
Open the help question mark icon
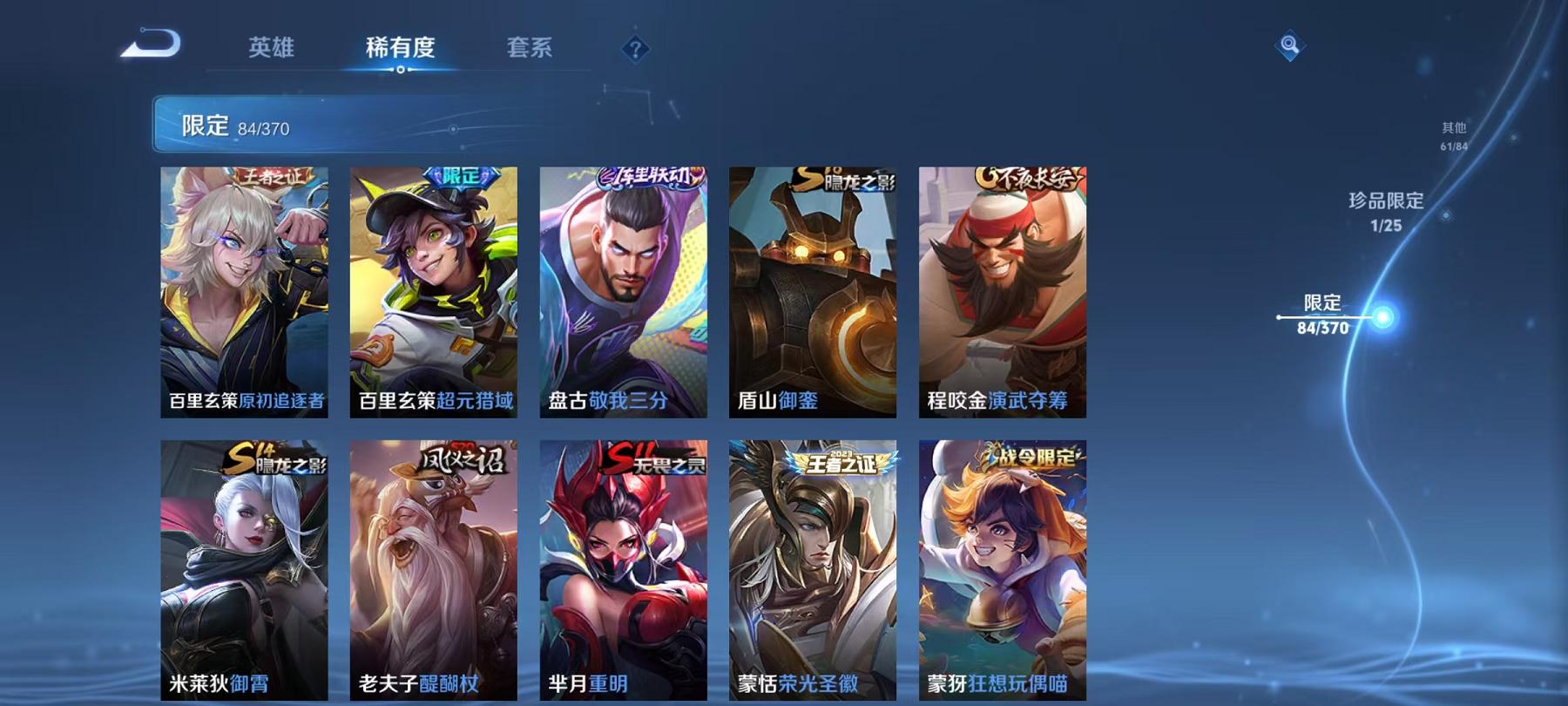tap(634, 50)
